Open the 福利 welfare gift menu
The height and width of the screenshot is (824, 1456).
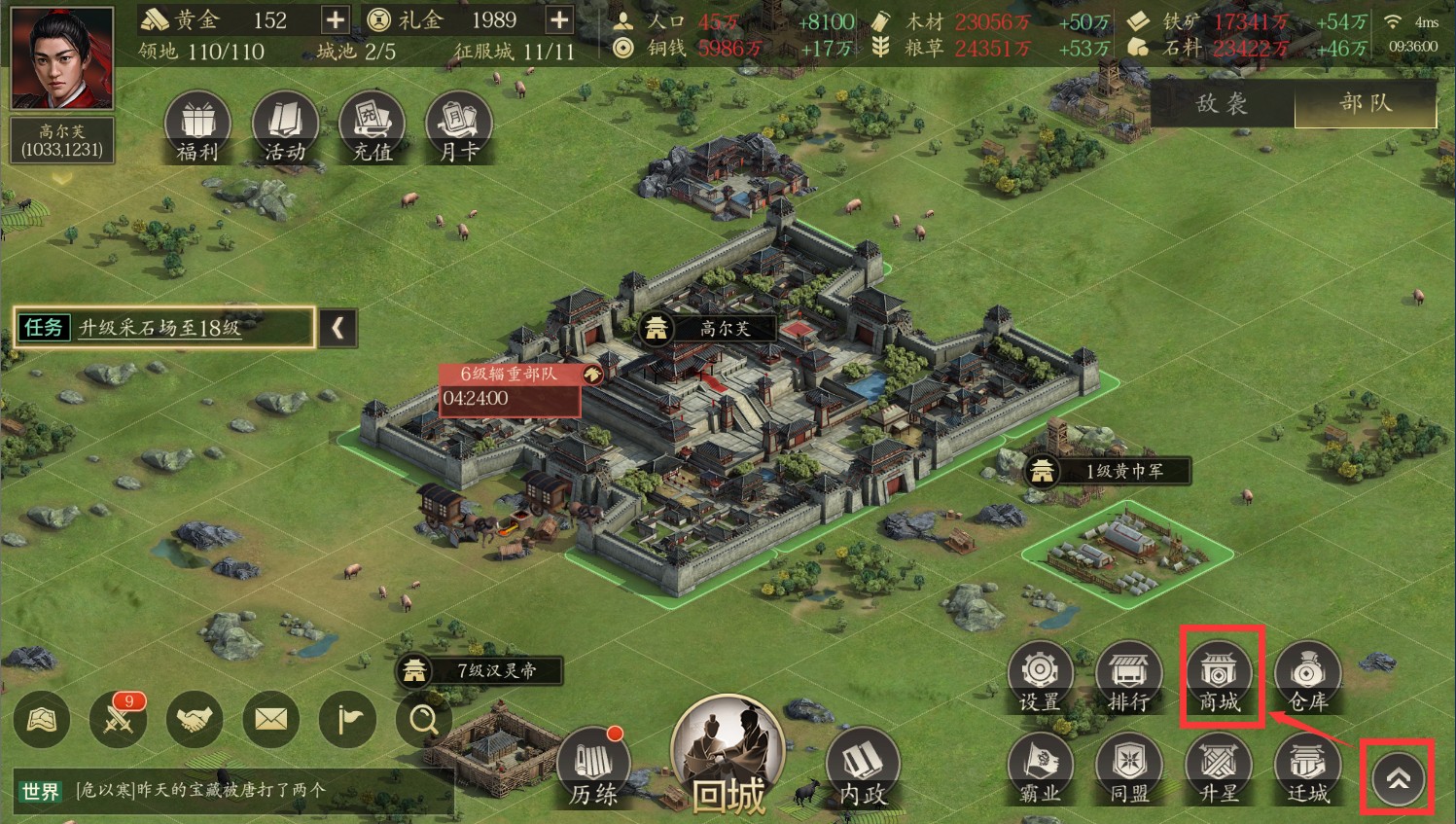pos(197,128)
